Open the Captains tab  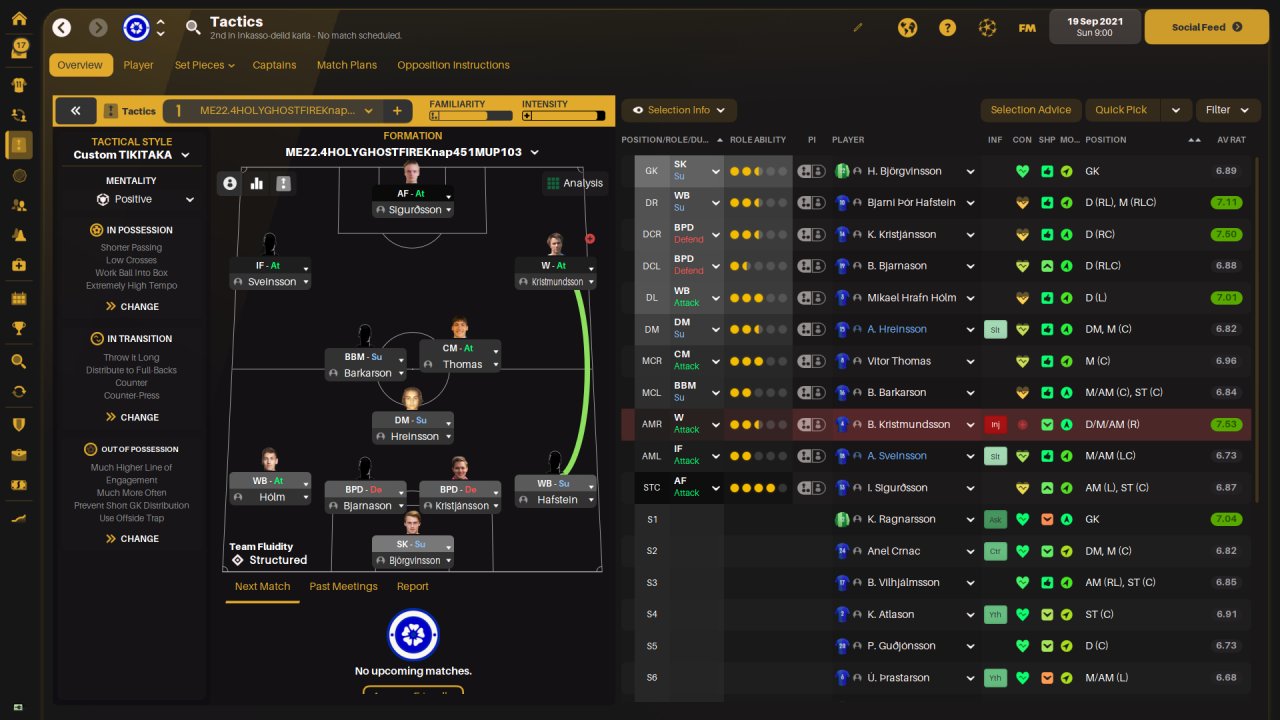[274, 65]
